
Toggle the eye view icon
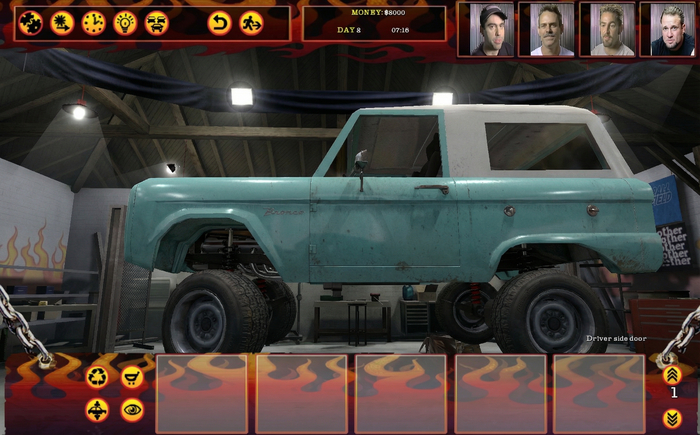tap(131, 409)
